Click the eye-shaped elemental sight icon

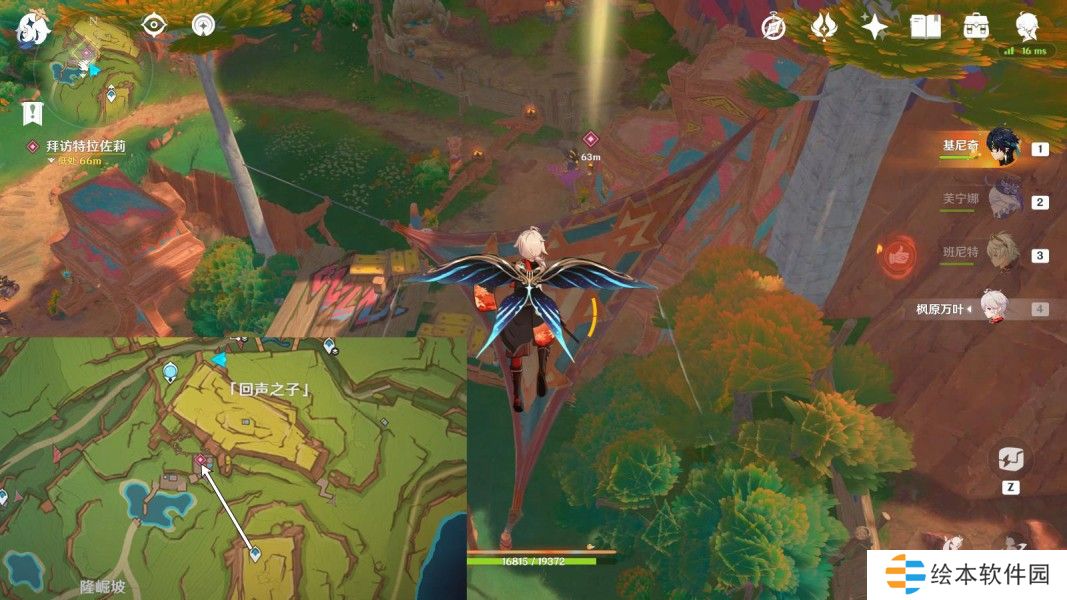point(153,26)
